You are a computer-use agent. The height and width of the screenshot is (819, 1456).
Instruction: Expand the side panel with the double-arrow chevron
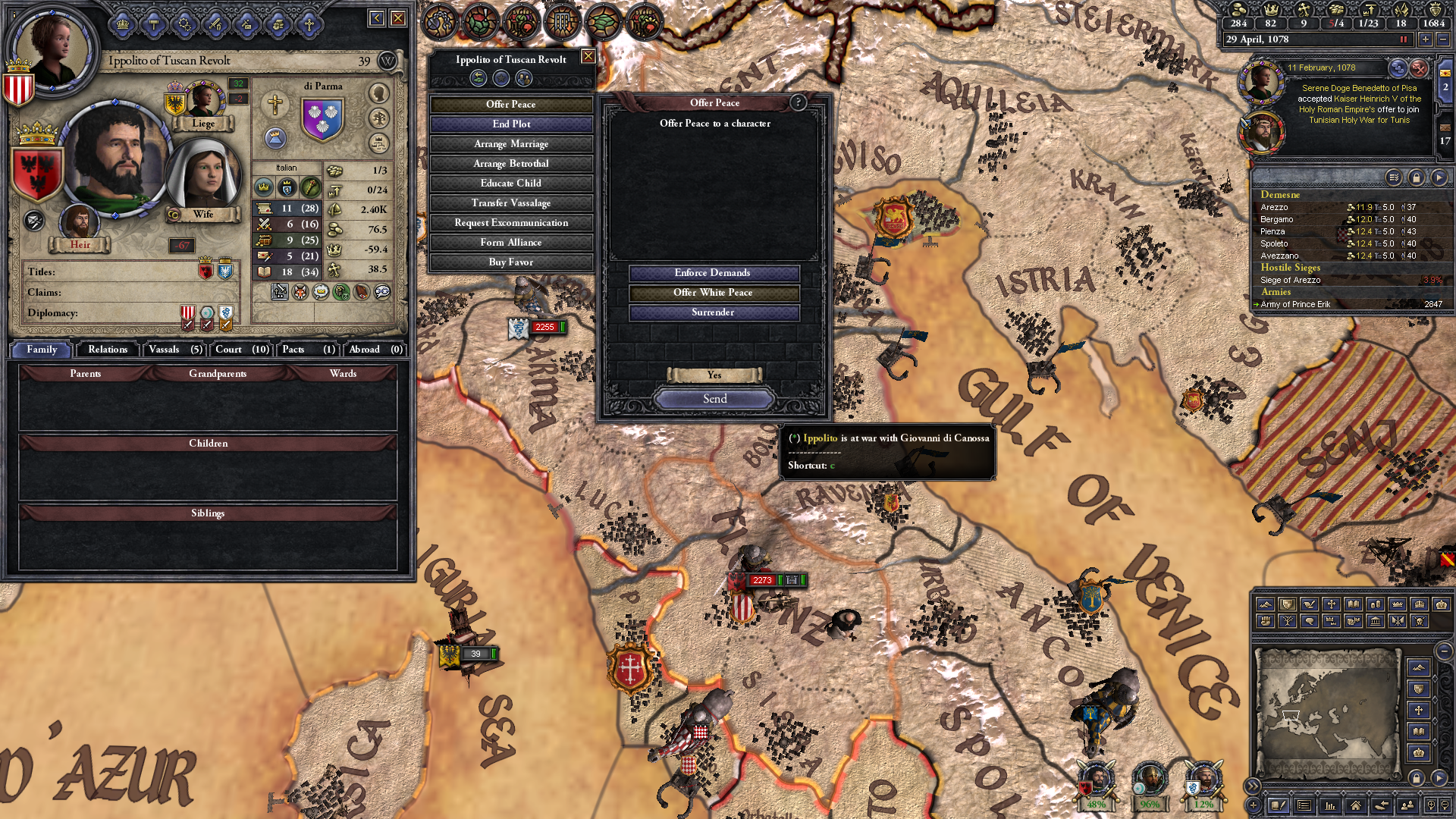click(x=1254, y=786)
